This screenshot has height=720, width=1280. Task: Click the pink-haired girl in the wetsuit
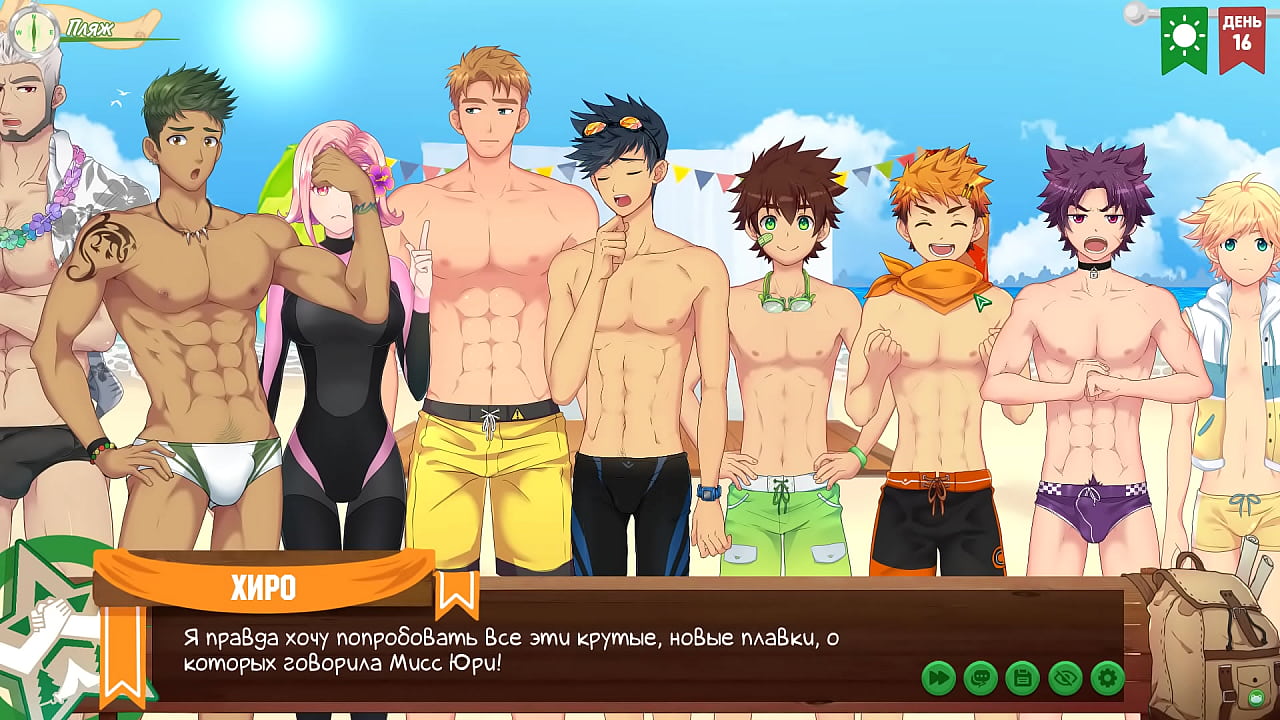340,330
